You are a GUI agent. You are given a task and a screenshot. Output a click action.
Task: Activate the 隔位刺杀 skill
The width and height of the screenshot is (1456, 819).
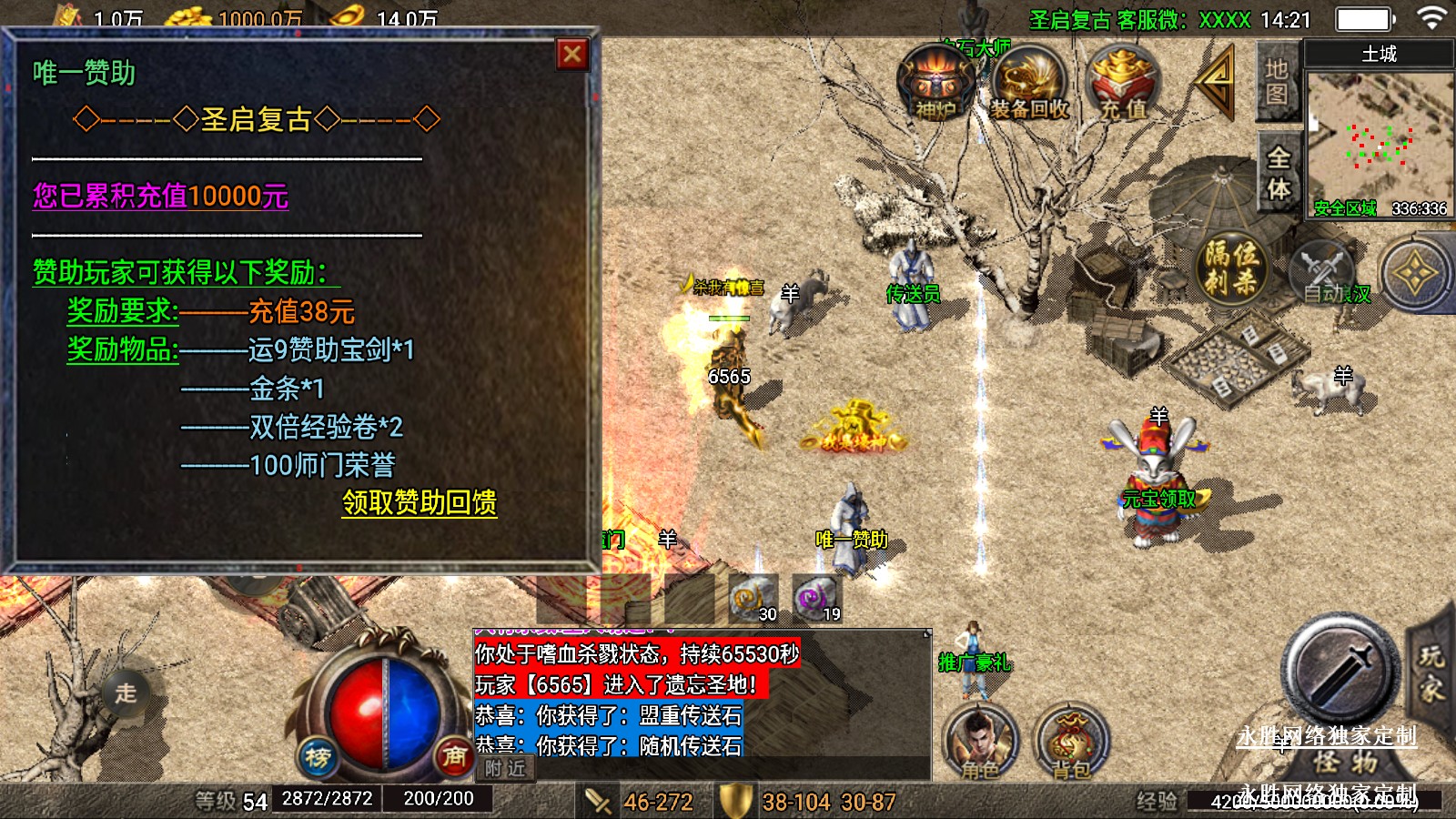click(1231, 266)
